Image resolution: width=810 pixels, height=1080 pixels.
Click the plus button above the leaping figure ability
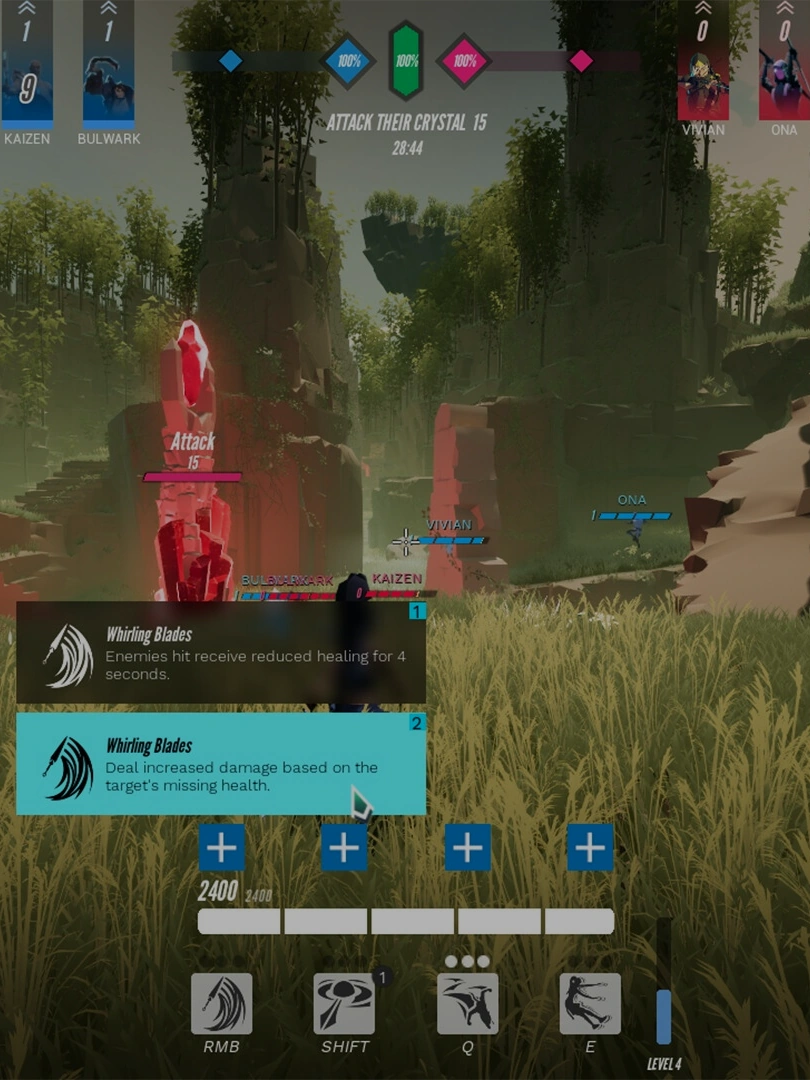pyautogui.click(x=590, y=848)
